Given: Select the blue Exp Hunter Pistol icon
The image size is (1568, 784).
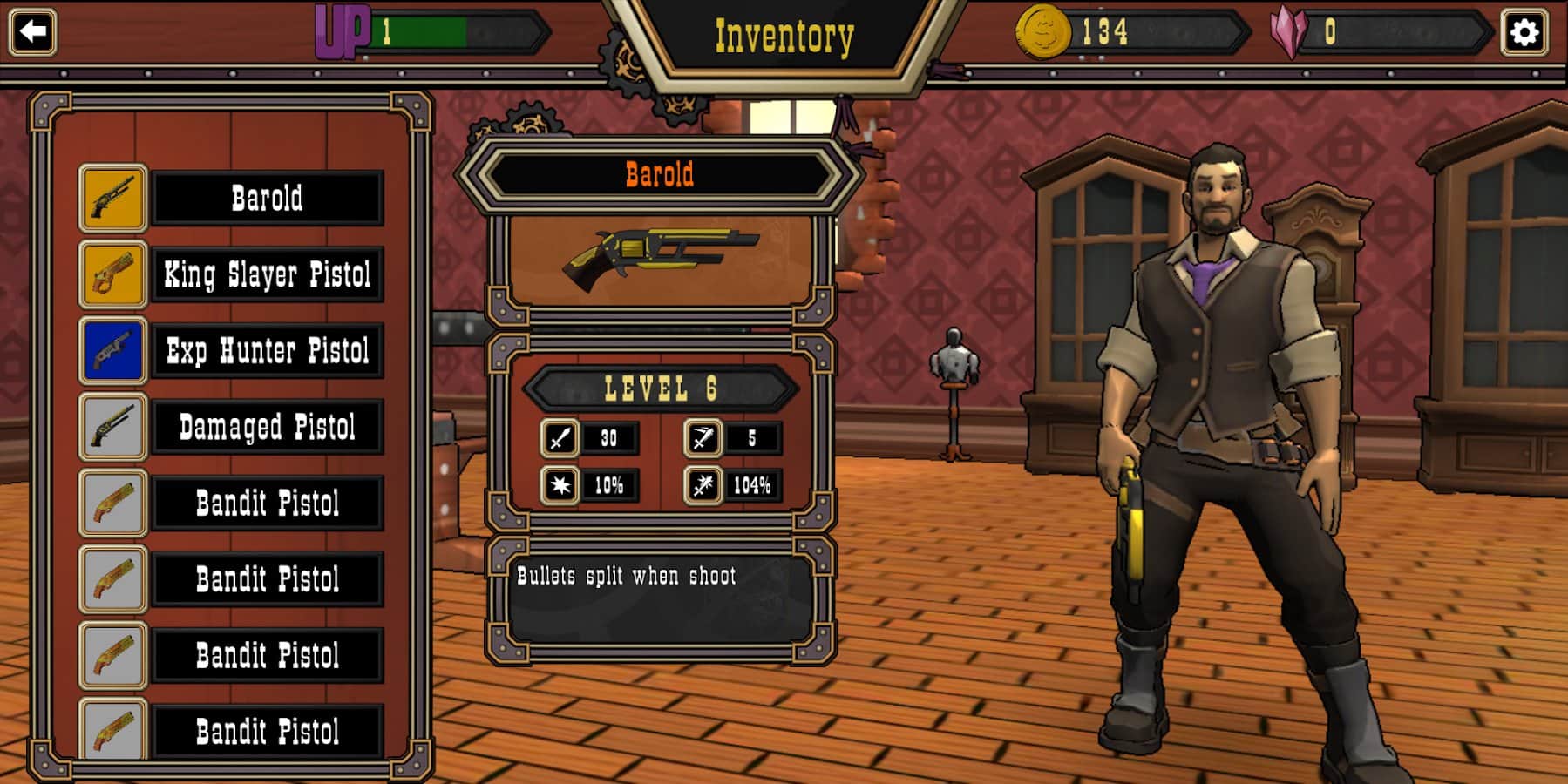Looking at the screenshot, I should [112, 351].
